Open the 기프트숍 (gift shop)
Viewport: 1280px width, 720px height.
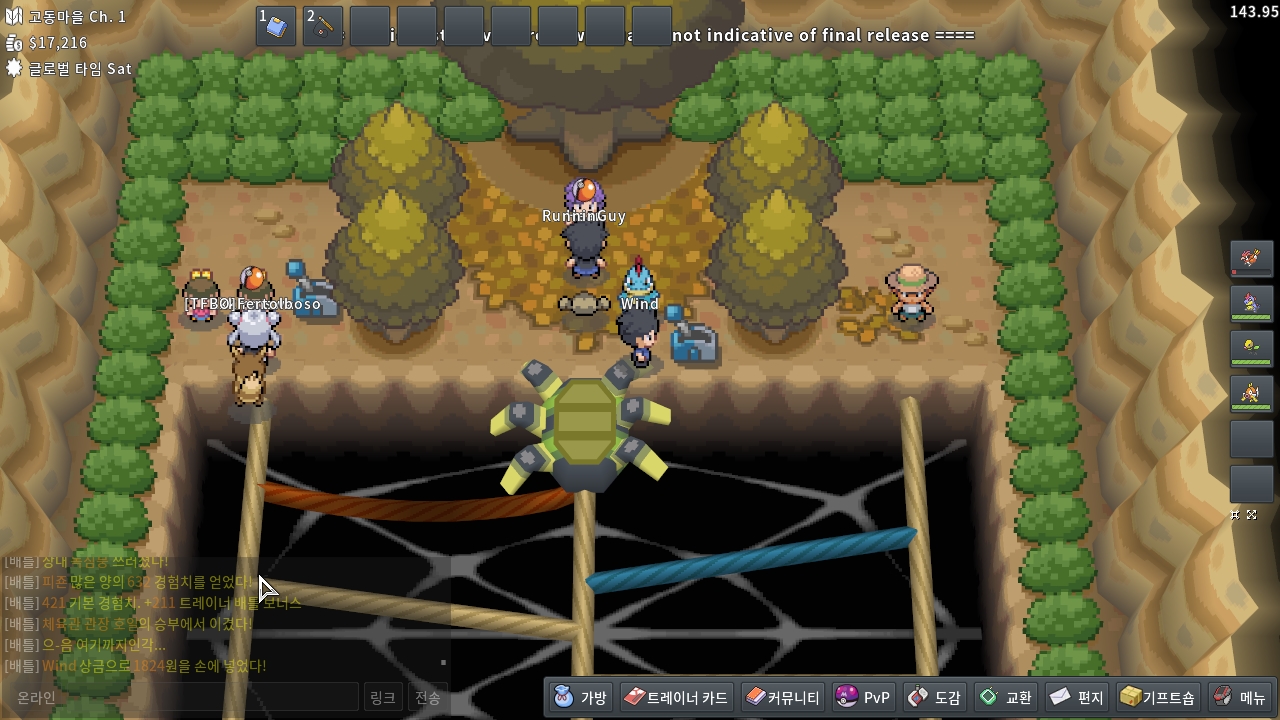tap(1158, 697)
